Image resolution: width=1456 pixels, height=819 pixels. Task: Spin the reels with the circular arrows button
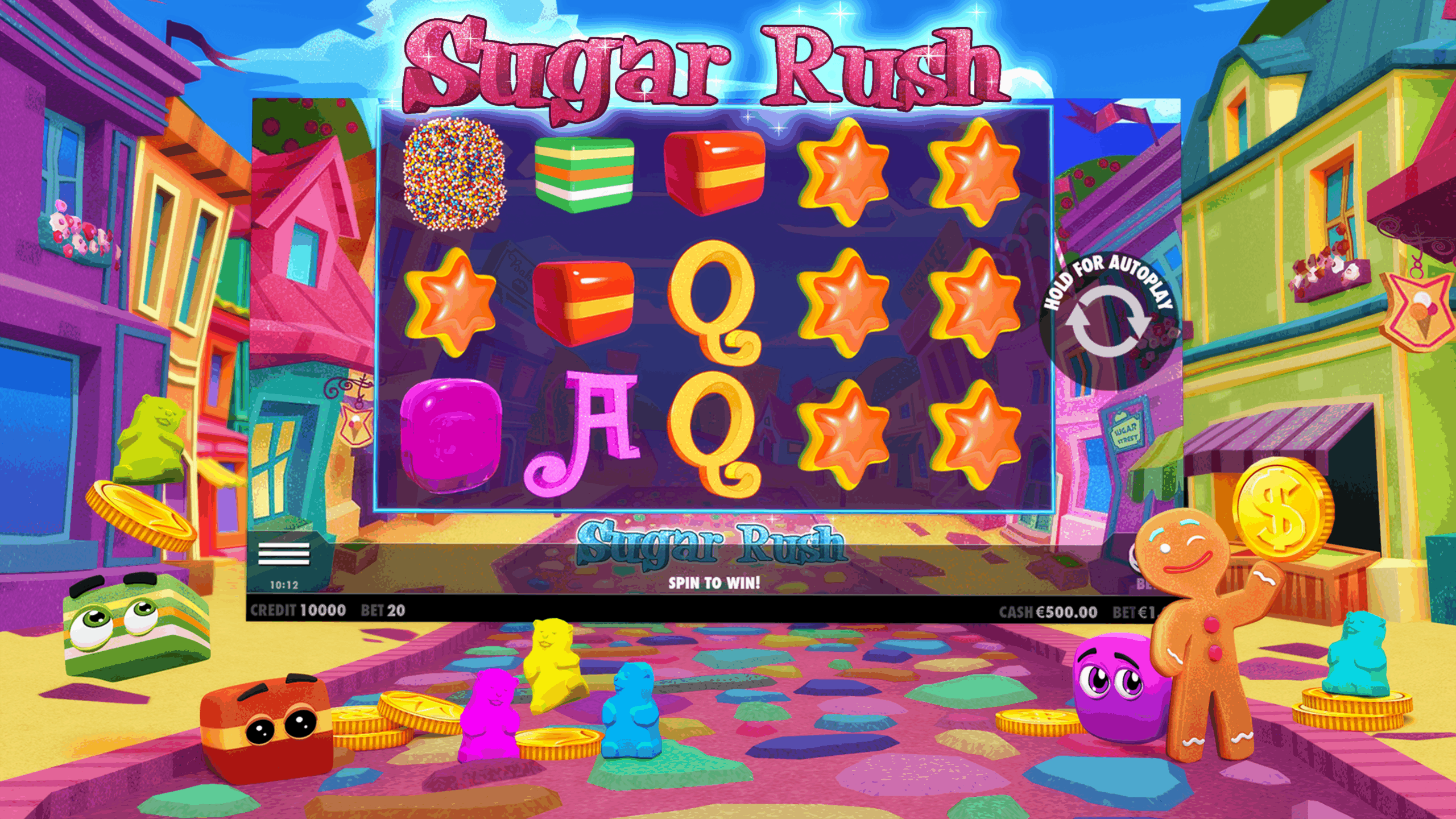(x=1107, y=321)
